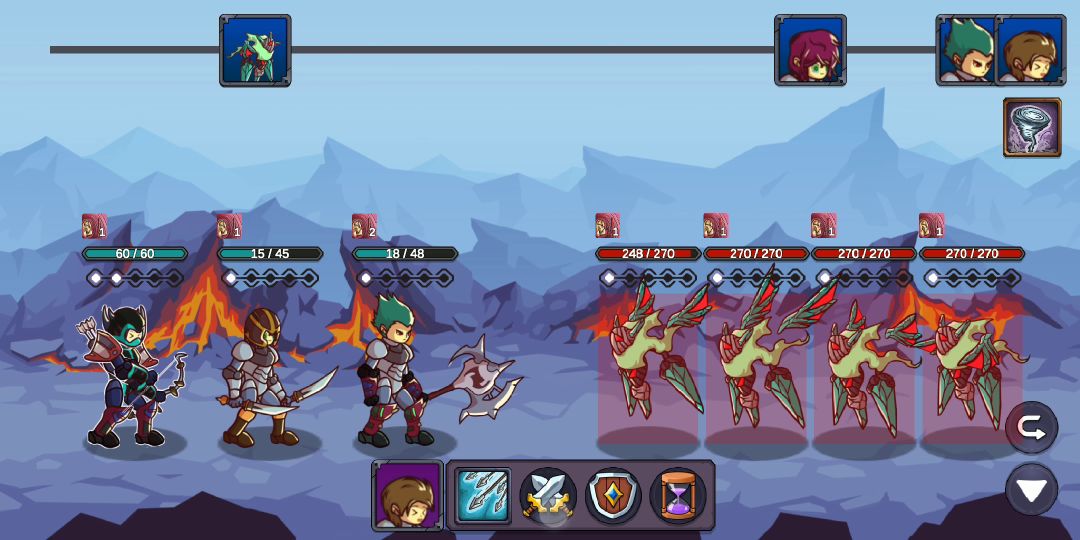Select the ice arrow volley skill
The height and width of the screenshot is (540, 1080).
[x=484, y=496]
